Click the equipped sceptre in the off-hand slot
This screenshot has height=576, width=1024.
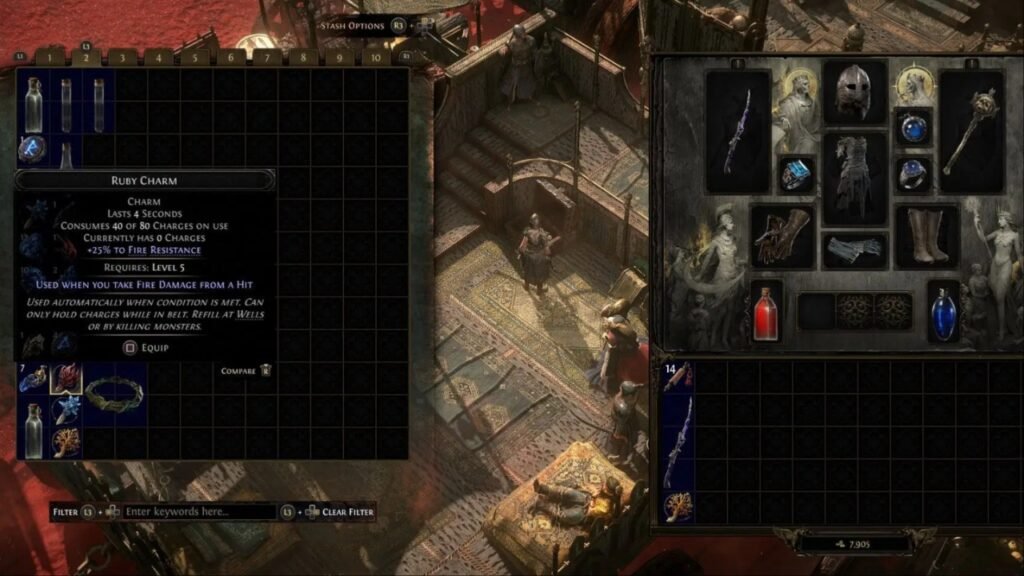970,131
